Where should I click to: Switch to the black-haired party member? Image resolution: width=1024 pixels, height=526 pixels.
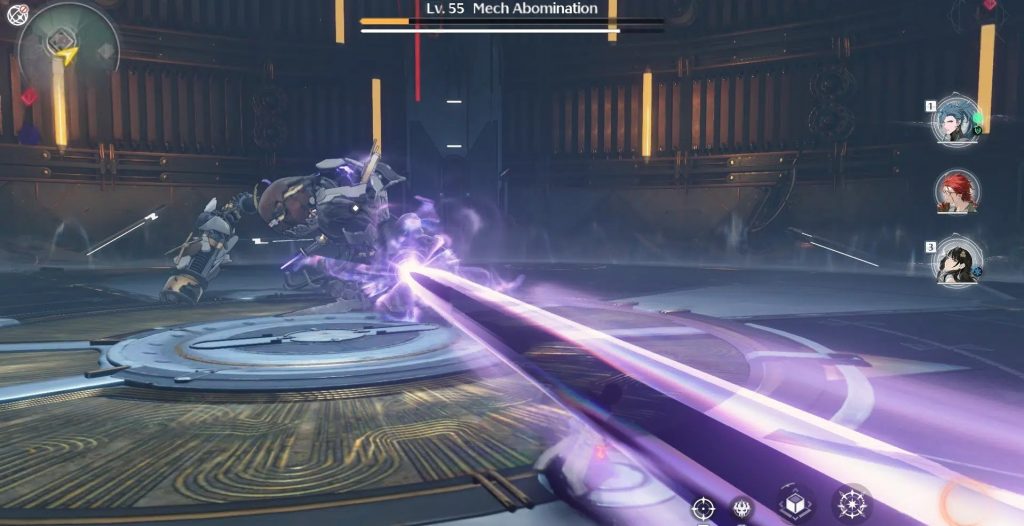pyautogui.click(x=956, y=260)
